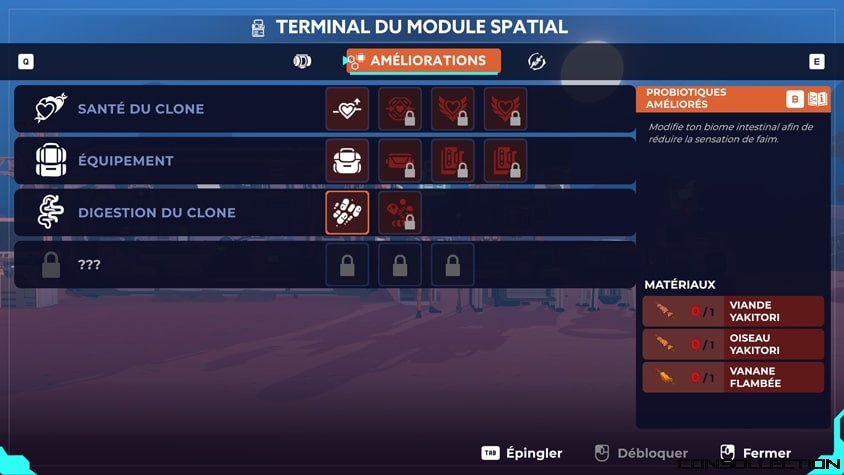
Task: Select the highlighted pills probiotics upgrade
Action: pyautogui.click(x=347, y=213)
